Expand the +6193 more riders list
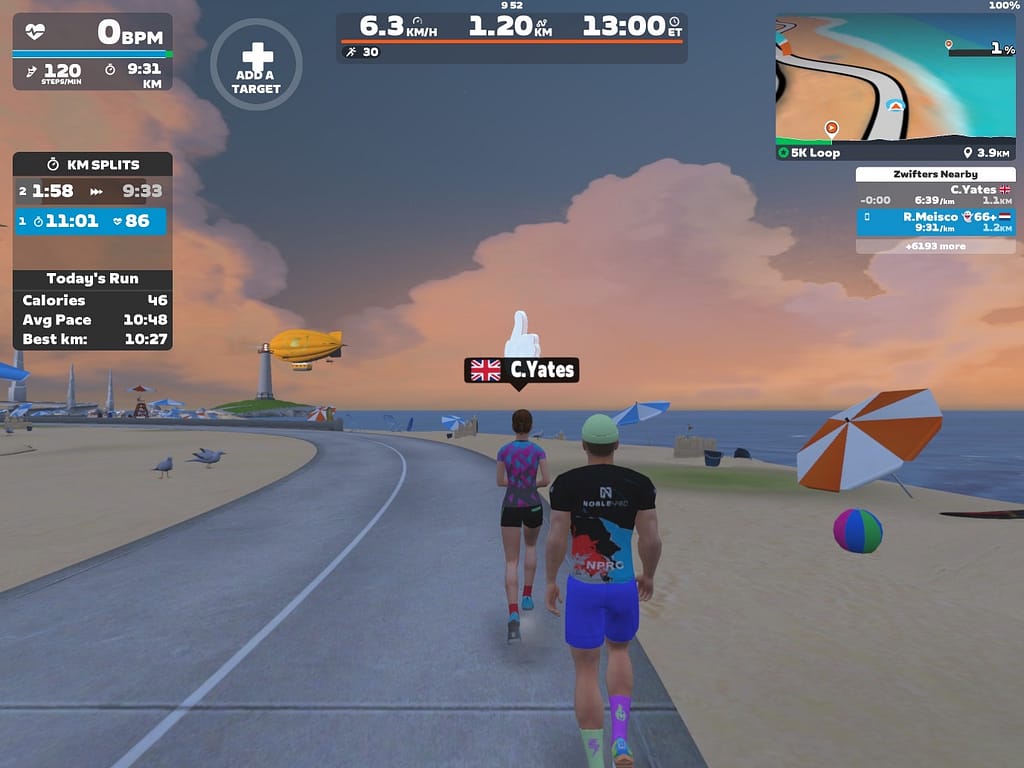 [x=935, y=245]
